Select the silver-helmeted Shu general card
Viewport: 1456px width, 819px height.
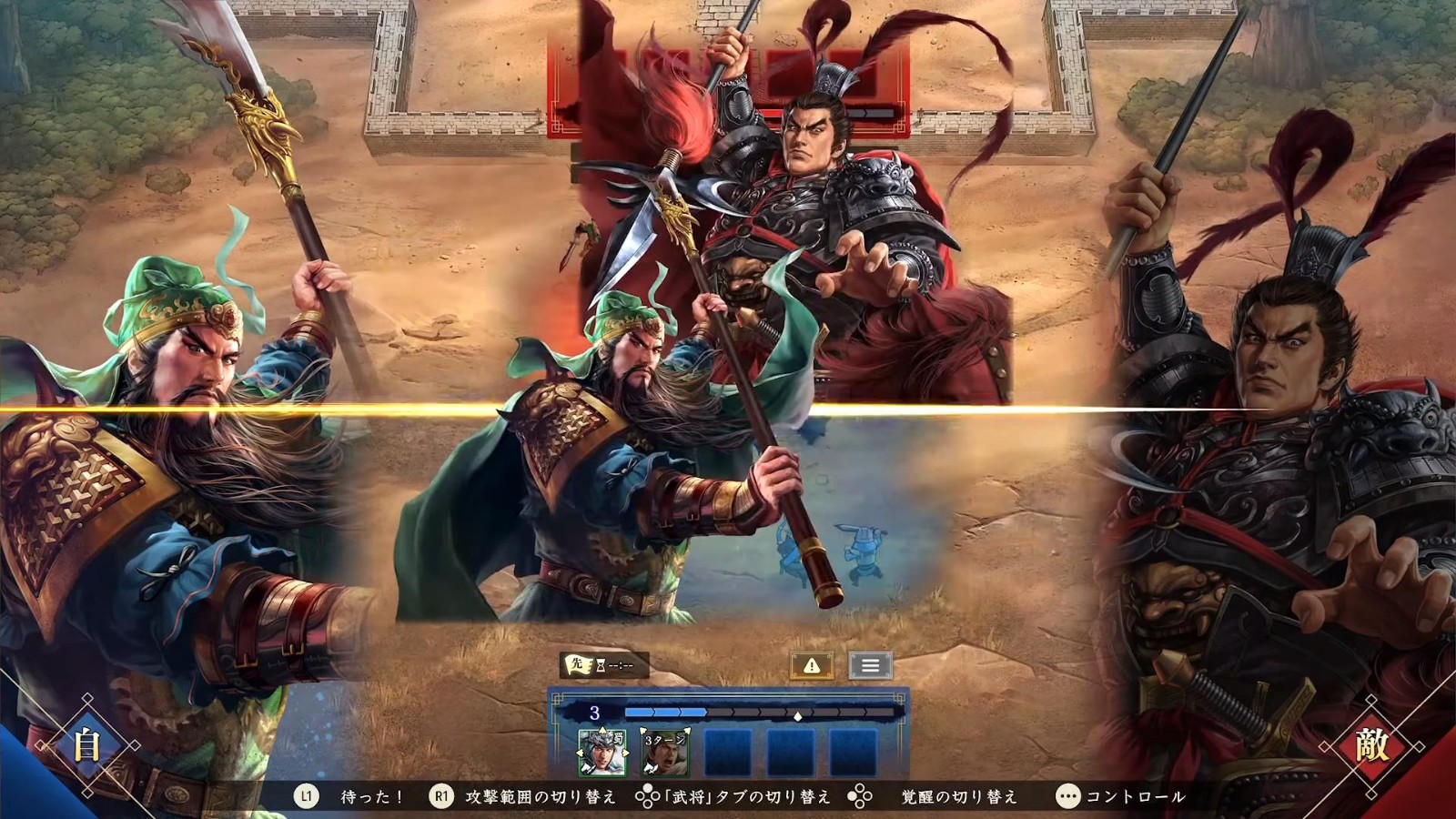pyautogui.click(x=602, y=752)
